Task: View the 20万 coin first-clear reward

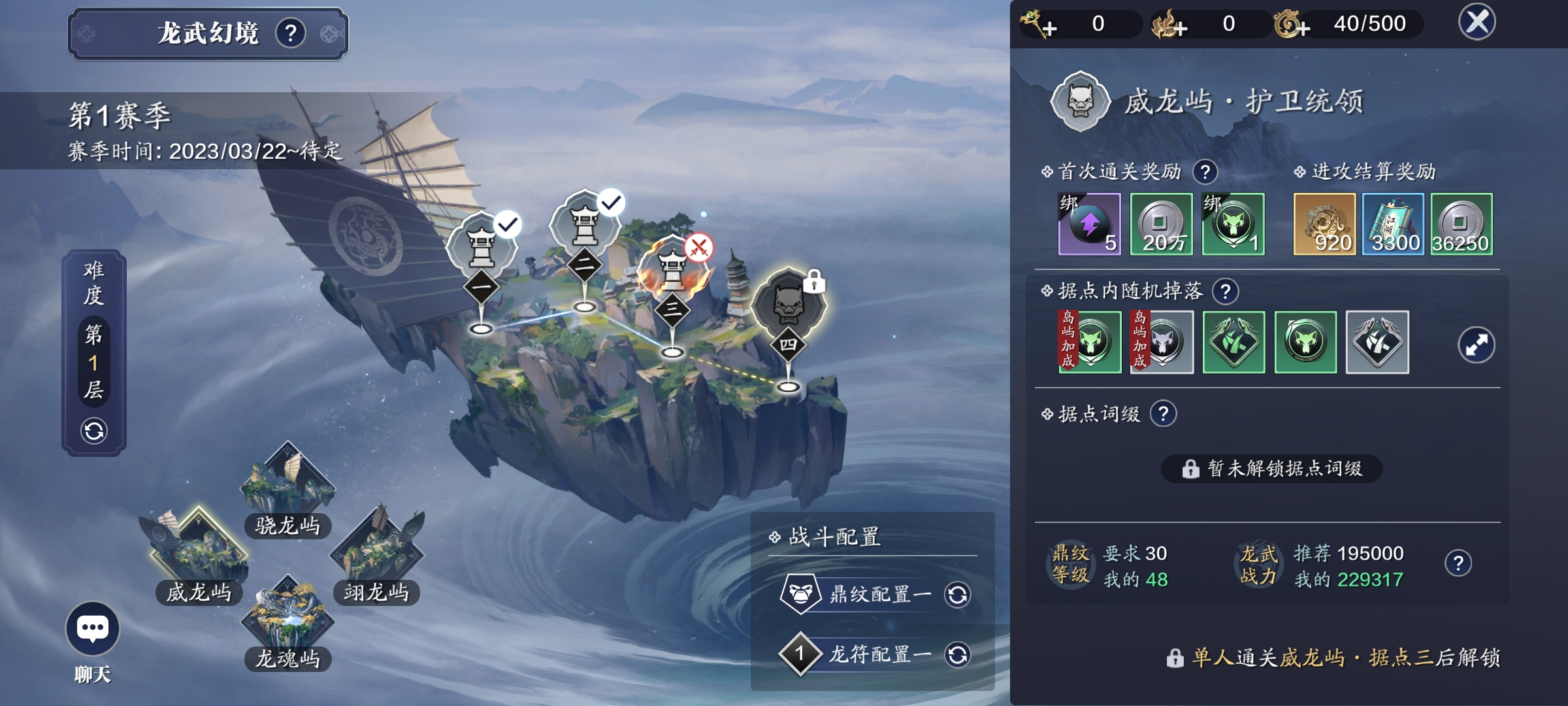Action: [x=1161, y=224]
